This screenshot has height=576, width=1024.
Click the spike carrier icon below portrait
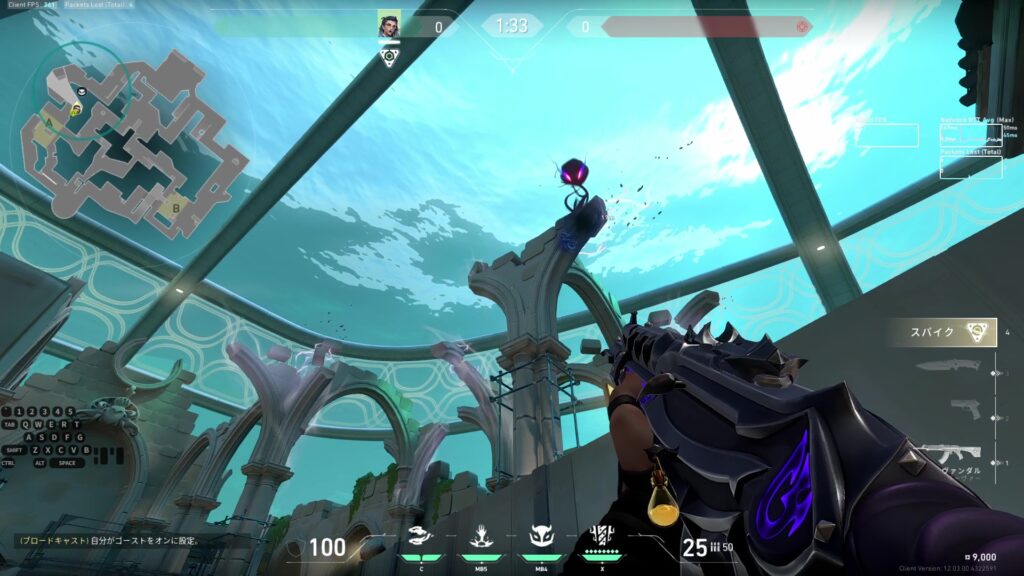389,58
